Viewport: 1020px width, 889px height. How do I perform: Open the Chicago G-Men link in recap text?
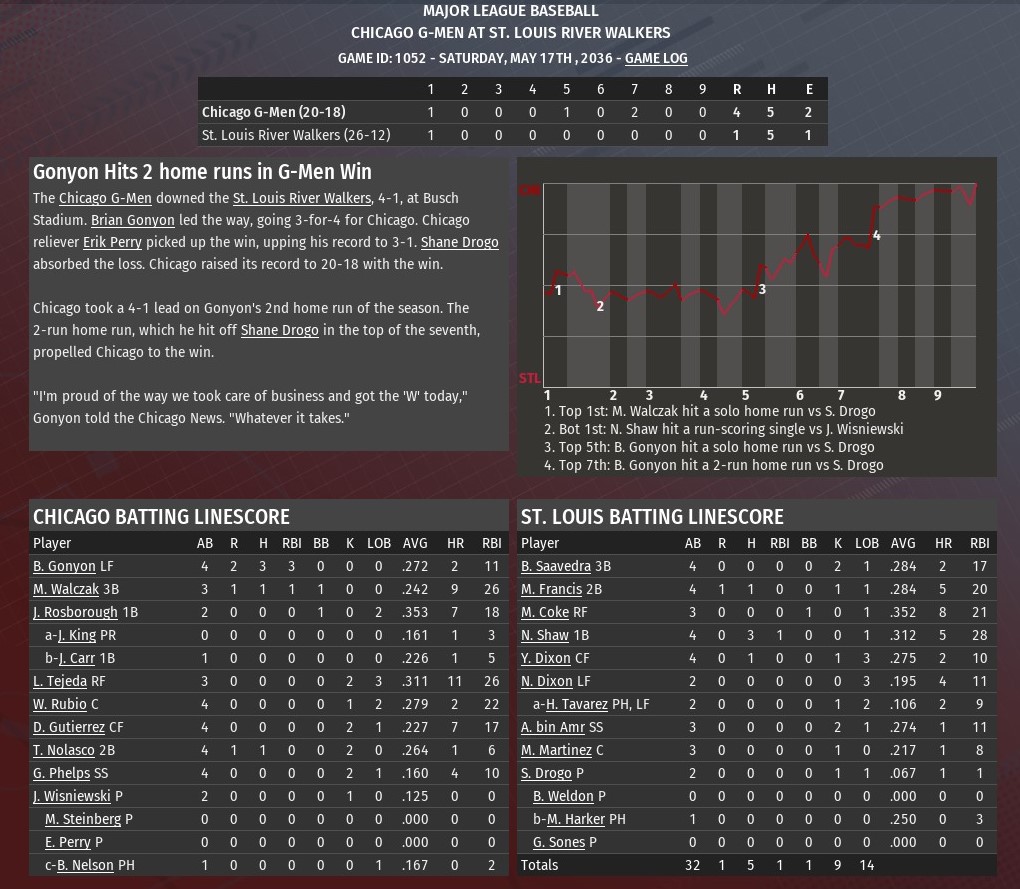105,198
